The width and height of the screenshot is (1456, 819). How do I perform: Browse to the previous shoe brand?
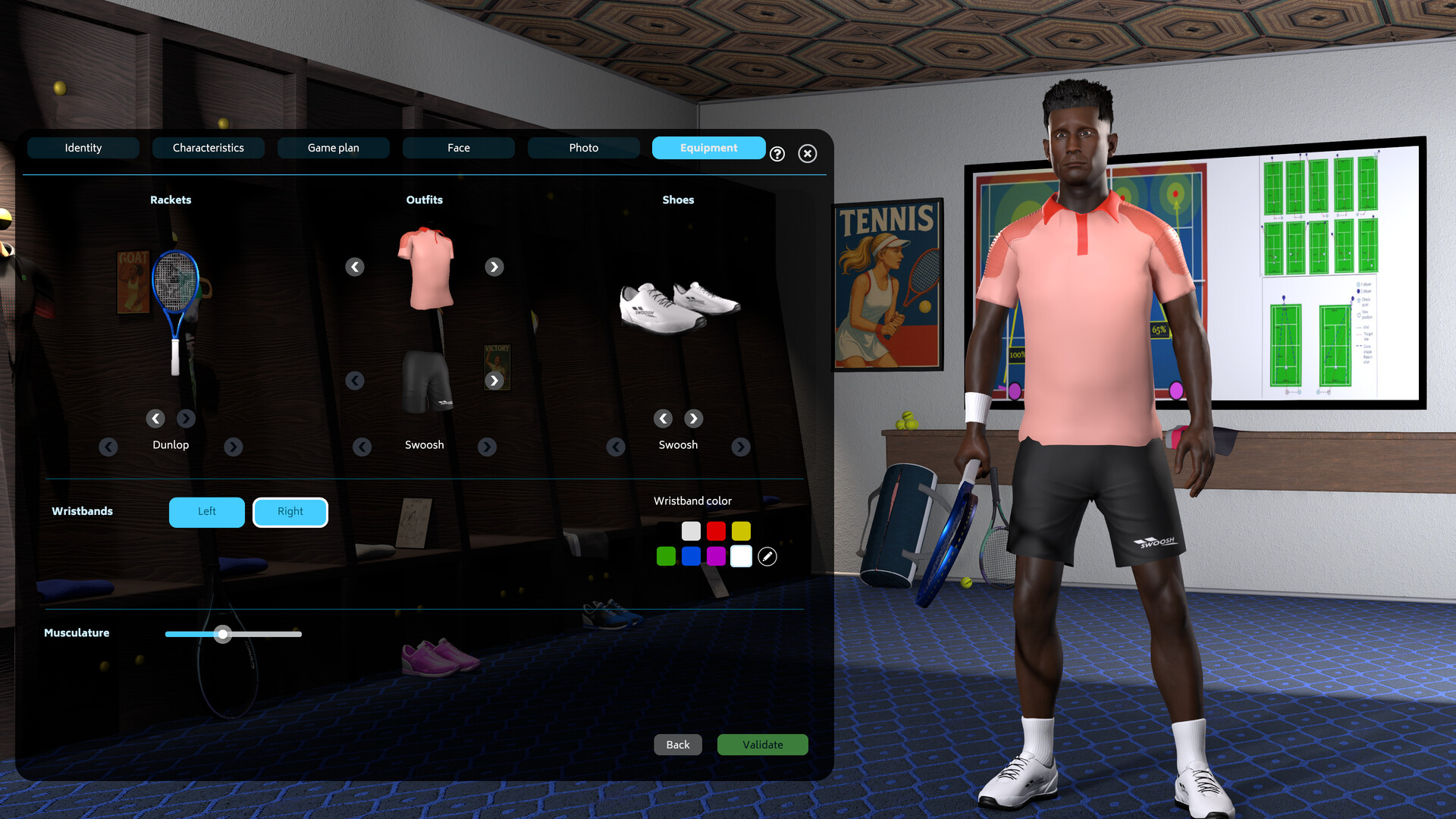pos(615,447)
